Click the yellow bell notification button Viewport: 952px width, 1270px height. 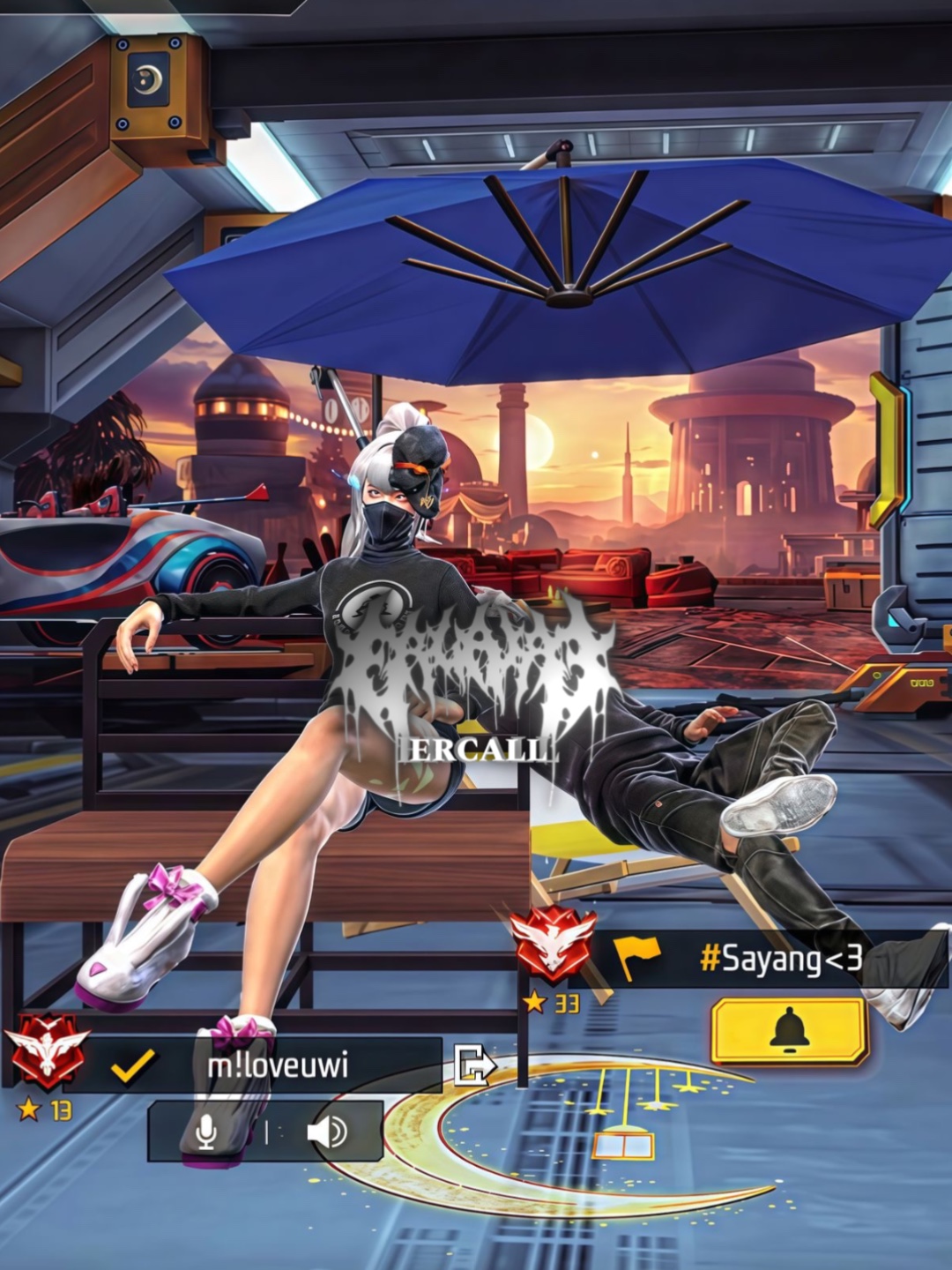click(x=790, y=1030)
